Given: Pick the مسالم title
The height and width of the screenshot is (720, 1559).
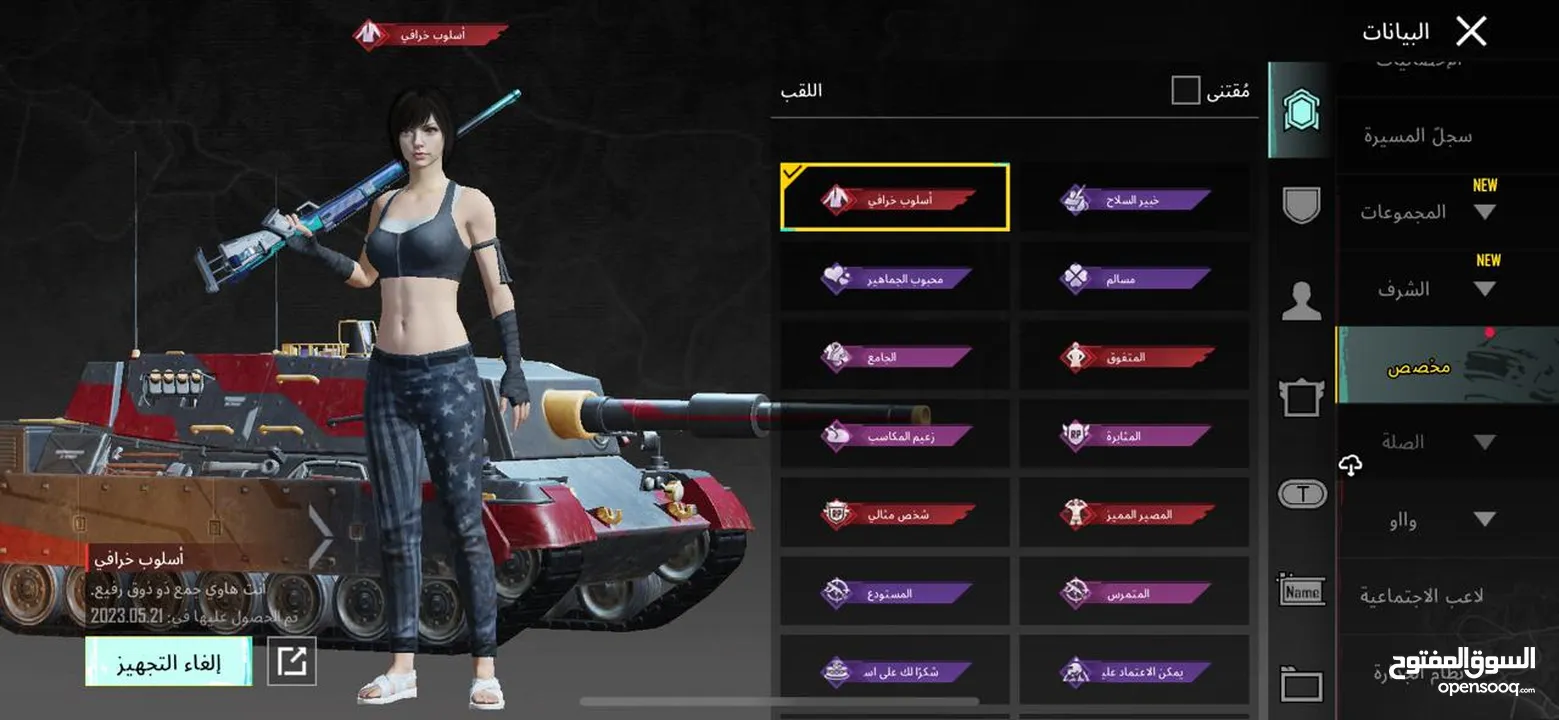Looking at the screenshot, I should click(x=1134, y=278).
